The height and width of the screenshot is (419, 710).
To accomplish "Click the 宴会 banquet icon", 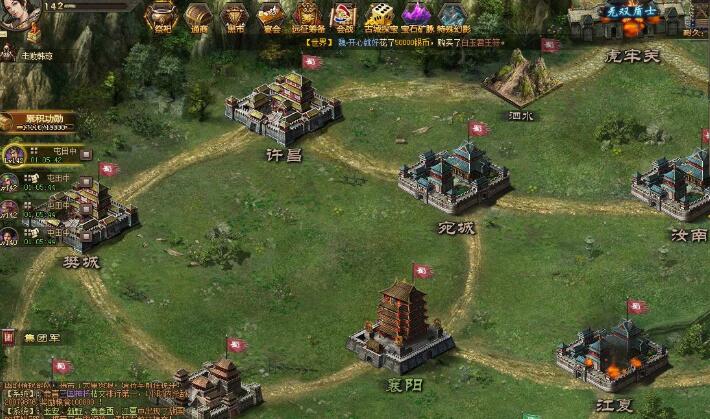I will (270, 16).
